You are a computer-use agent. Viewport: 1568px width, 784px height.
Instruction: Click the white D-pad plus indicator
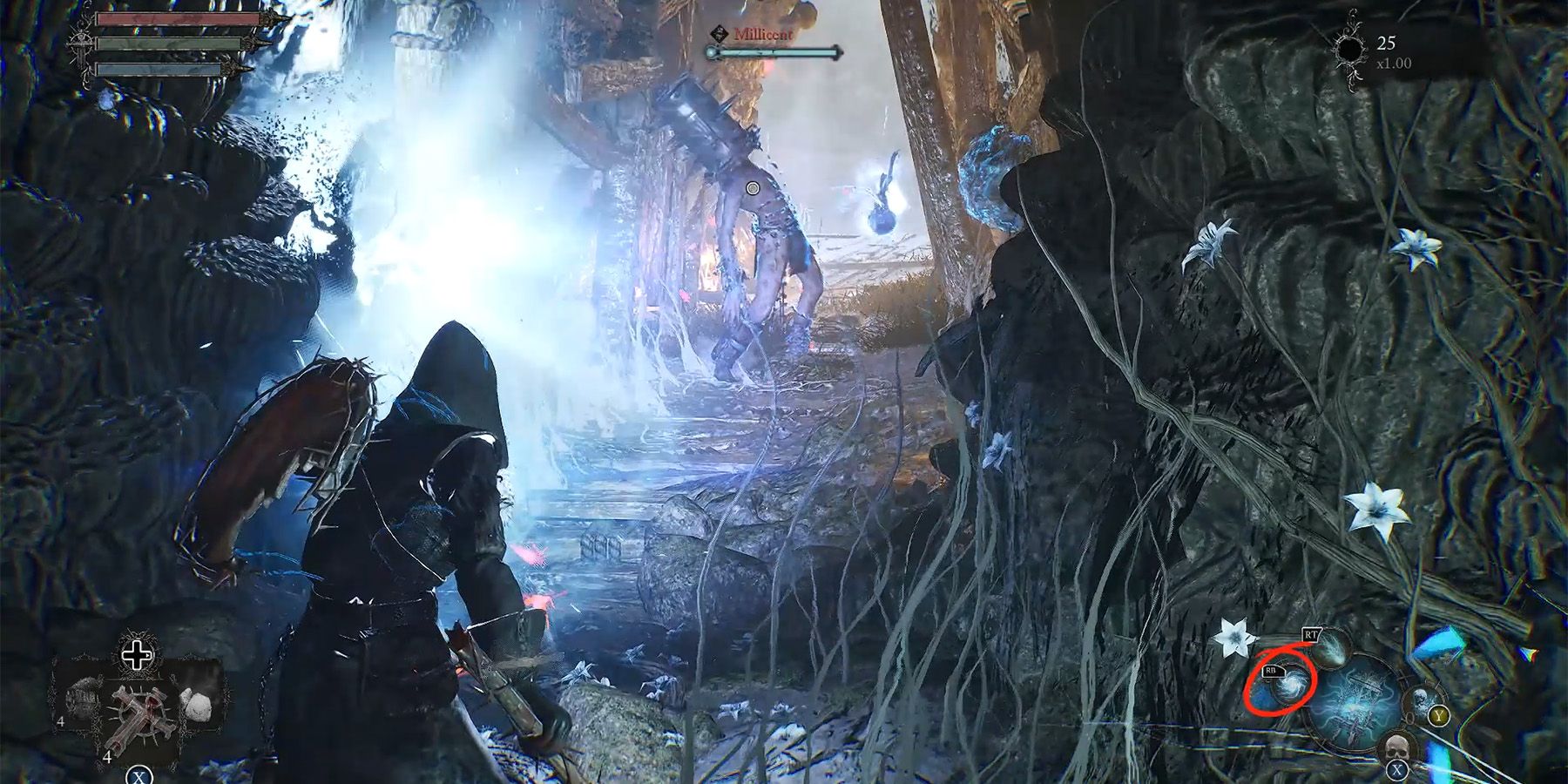click(x=137, y=656)
